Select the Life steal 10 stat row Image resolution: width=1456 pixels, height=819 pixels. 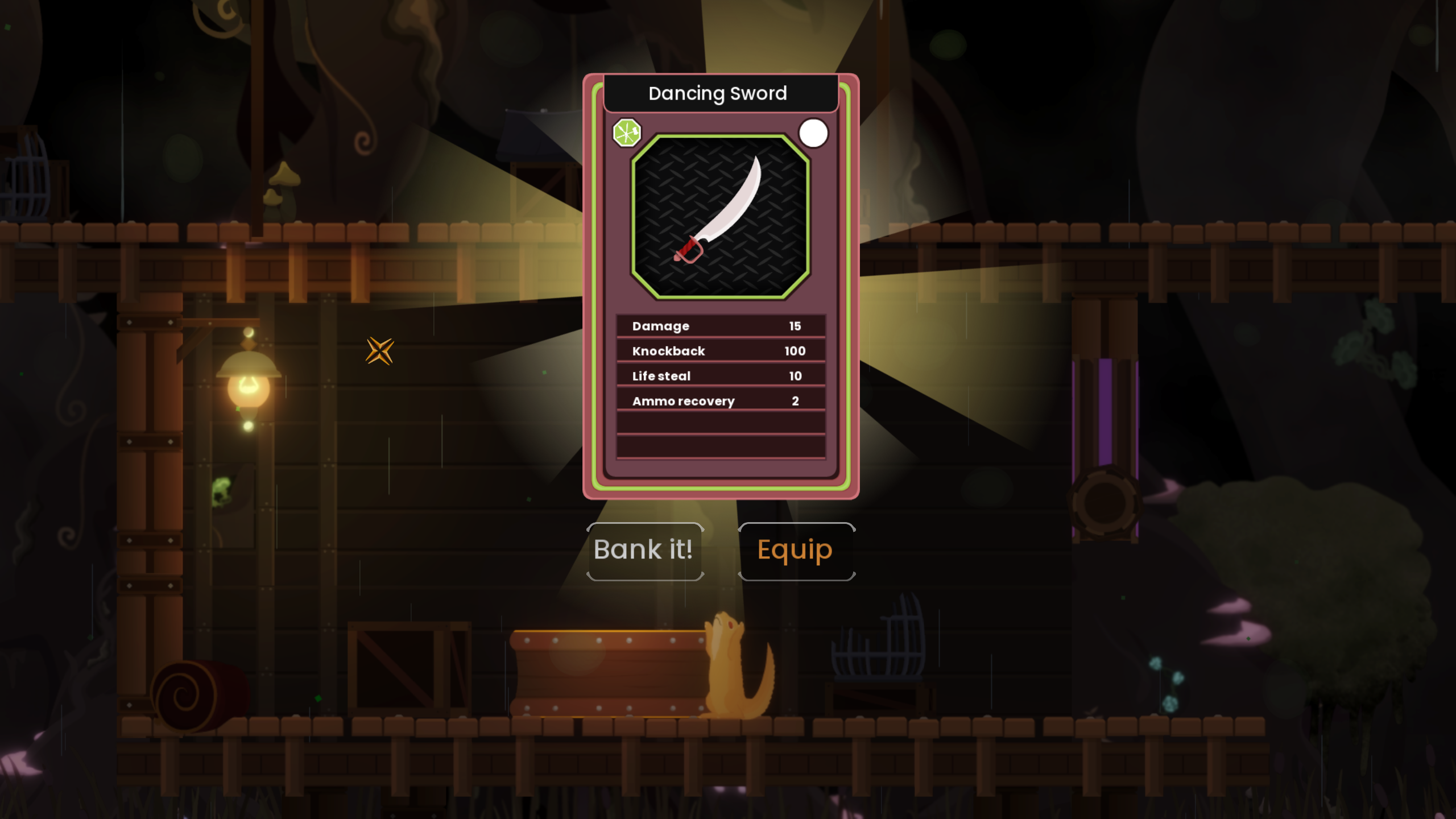click(720, 376)
